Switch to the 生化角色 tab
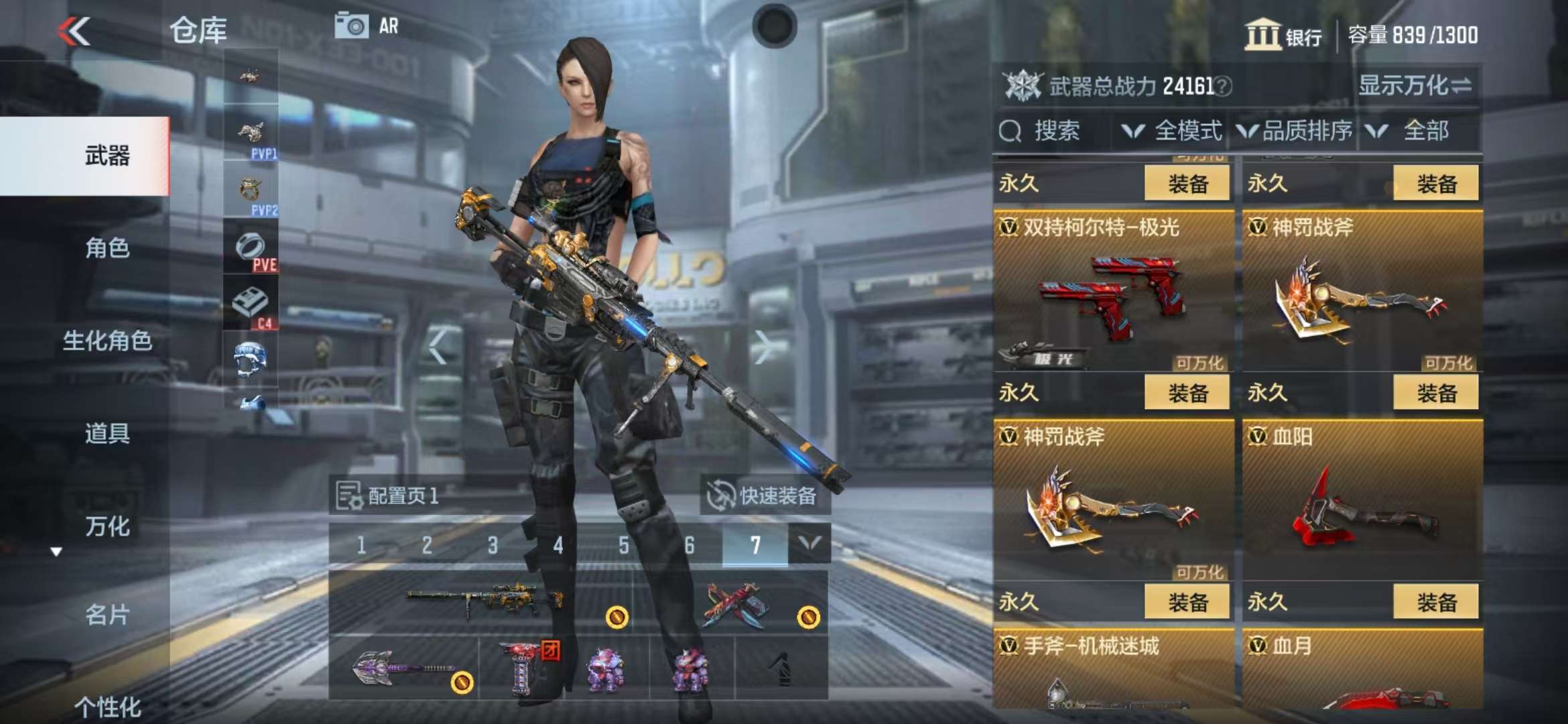The image size is (1568, 724). coord(107,341)
